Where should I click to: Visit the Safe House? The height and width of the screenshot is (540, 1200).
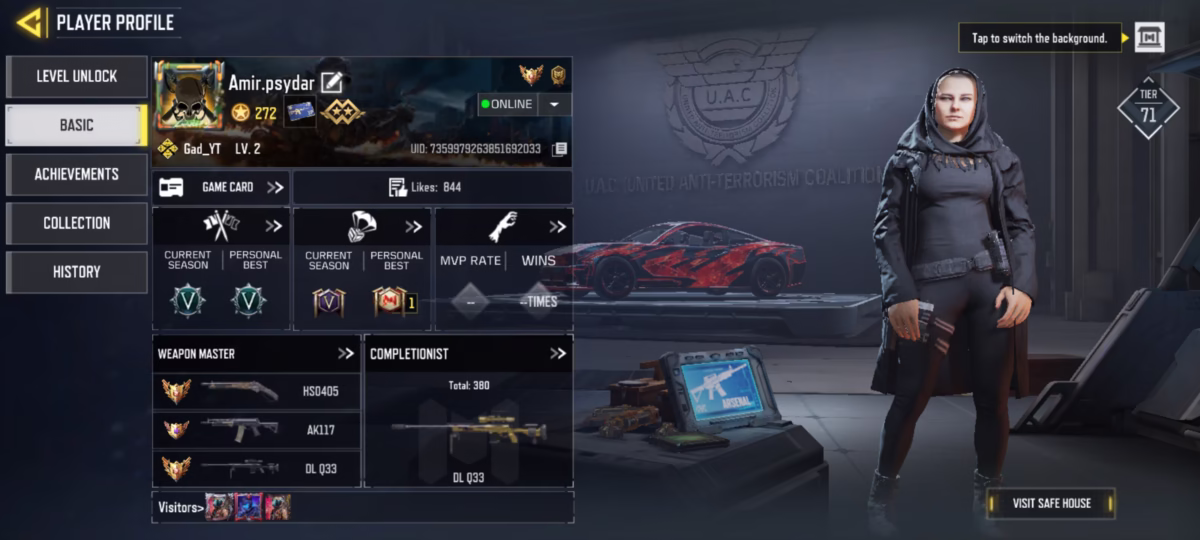[x=1051, y=503]
